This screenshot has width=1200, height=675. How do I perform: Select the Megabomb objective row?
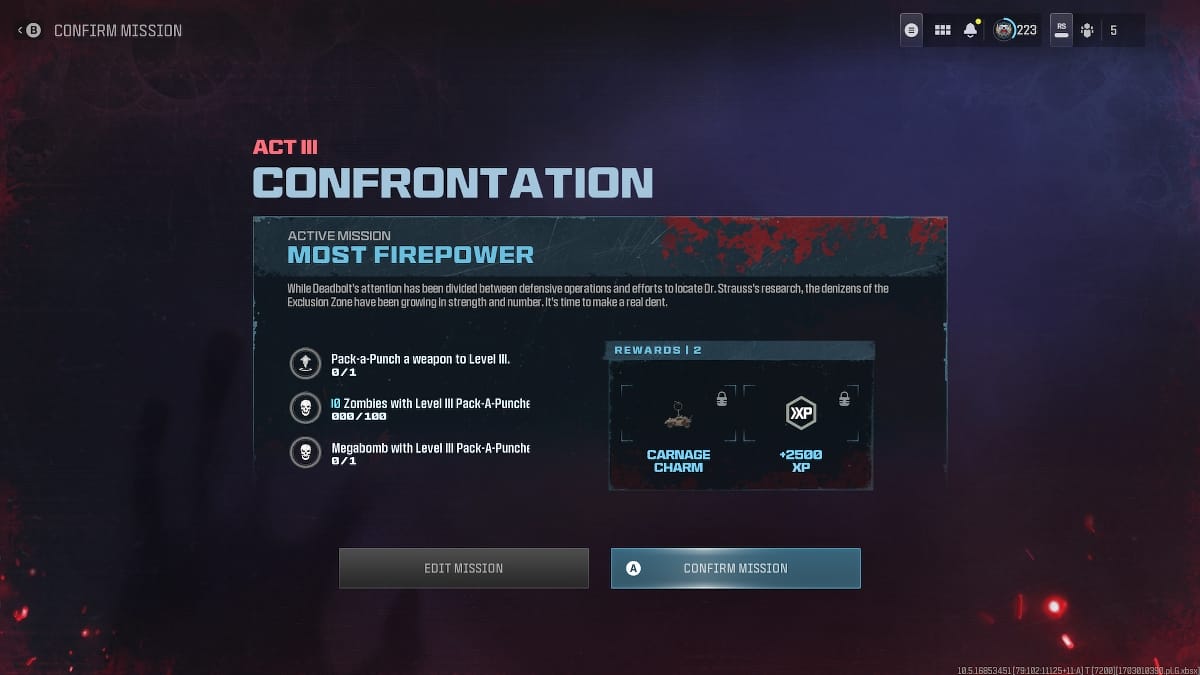[410, 453]
